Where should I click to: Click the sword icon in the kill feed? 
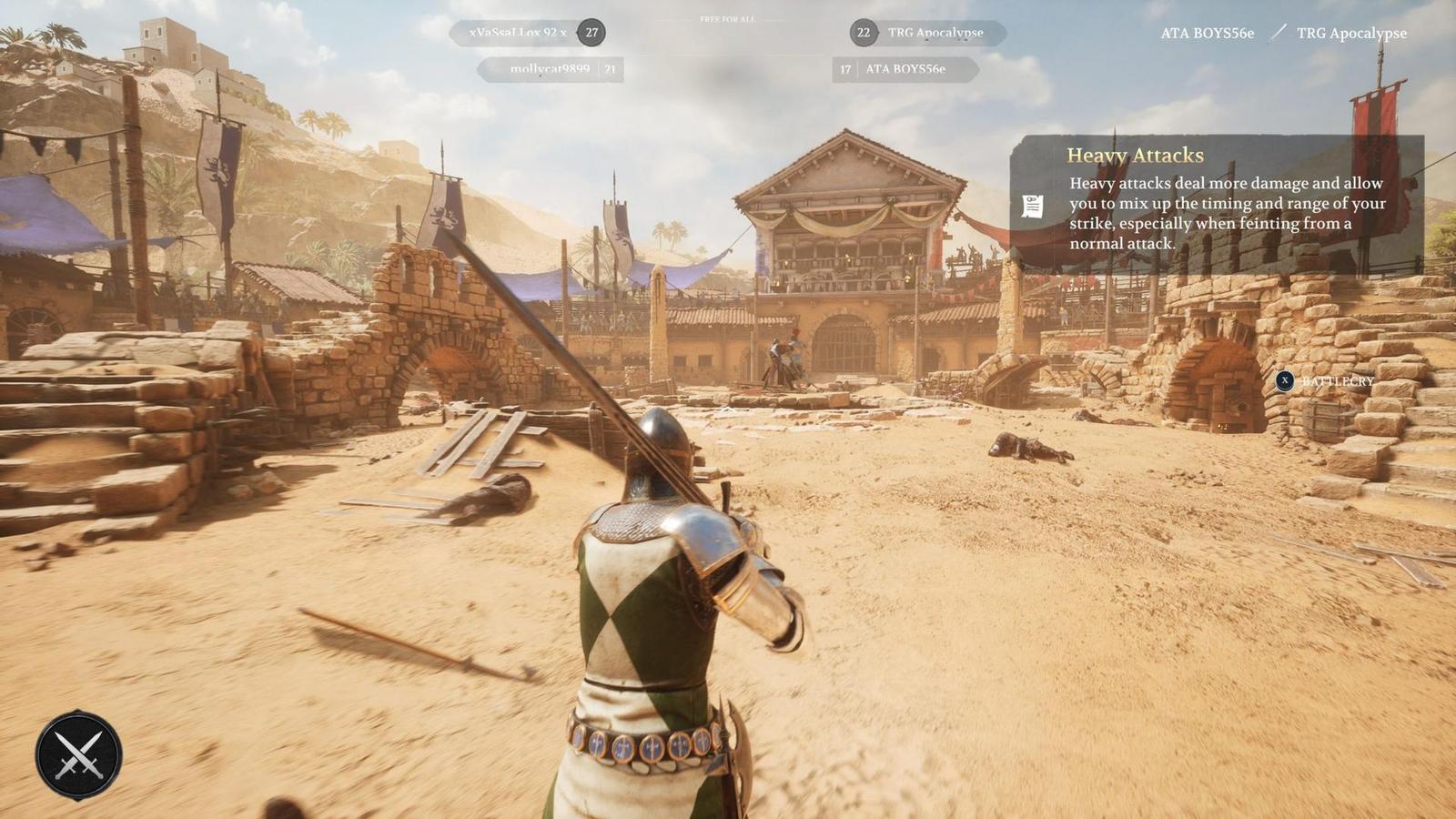(x=1280, y=34)
